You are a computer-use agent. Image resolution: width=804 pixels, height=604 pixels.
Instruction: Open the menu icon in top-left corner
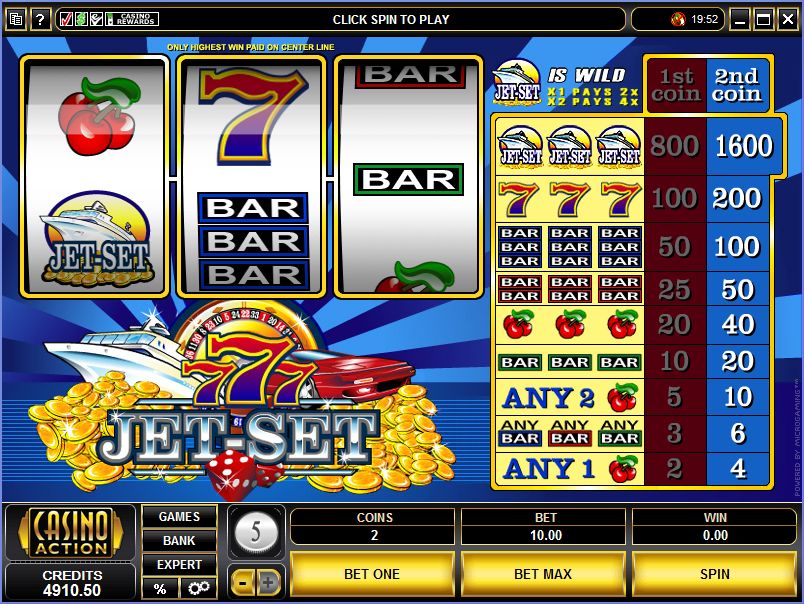tap(15, 19)
